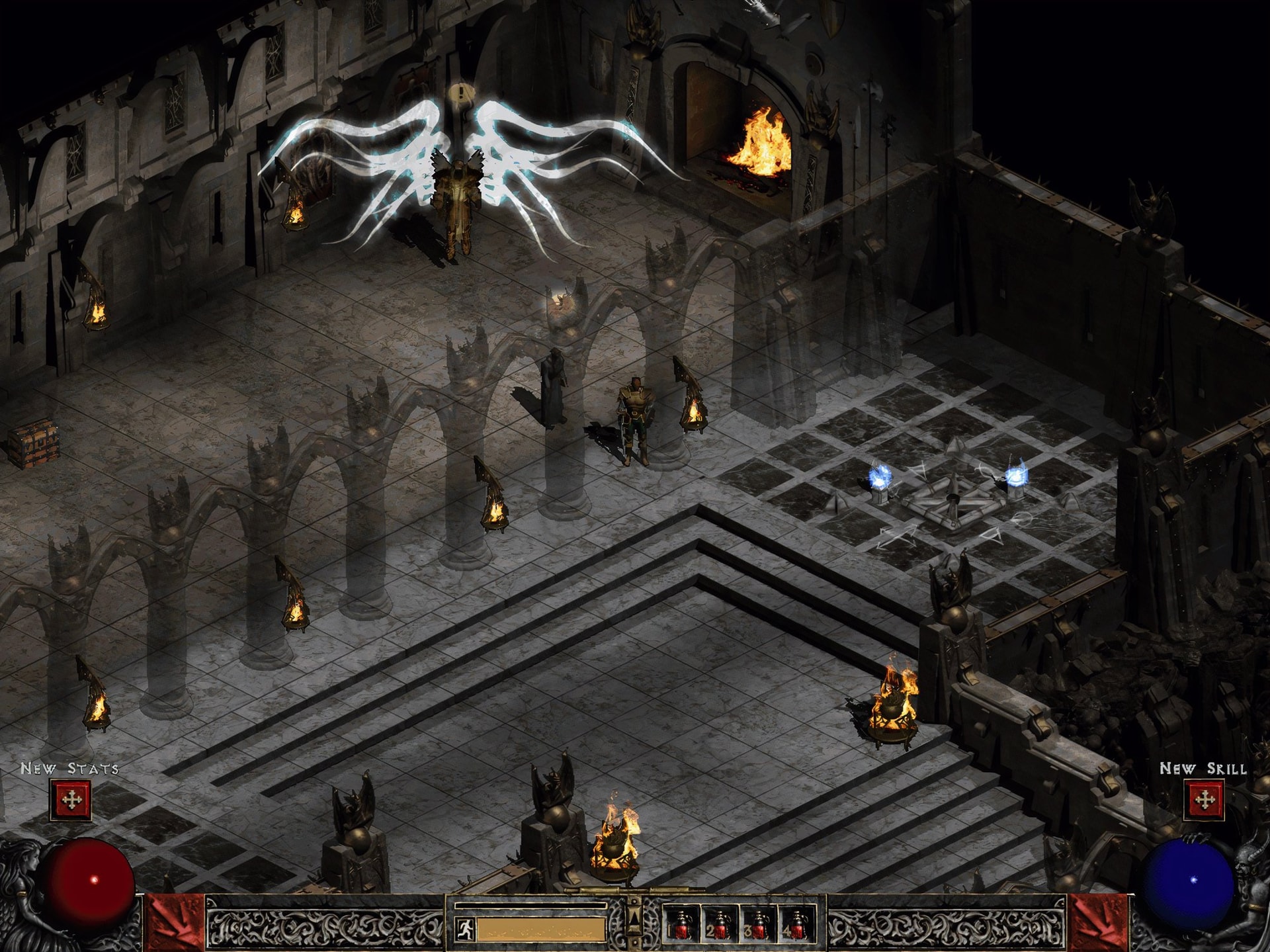Click the New Stats text label
The image size is (1270, 952).
(x=68, y=769)
